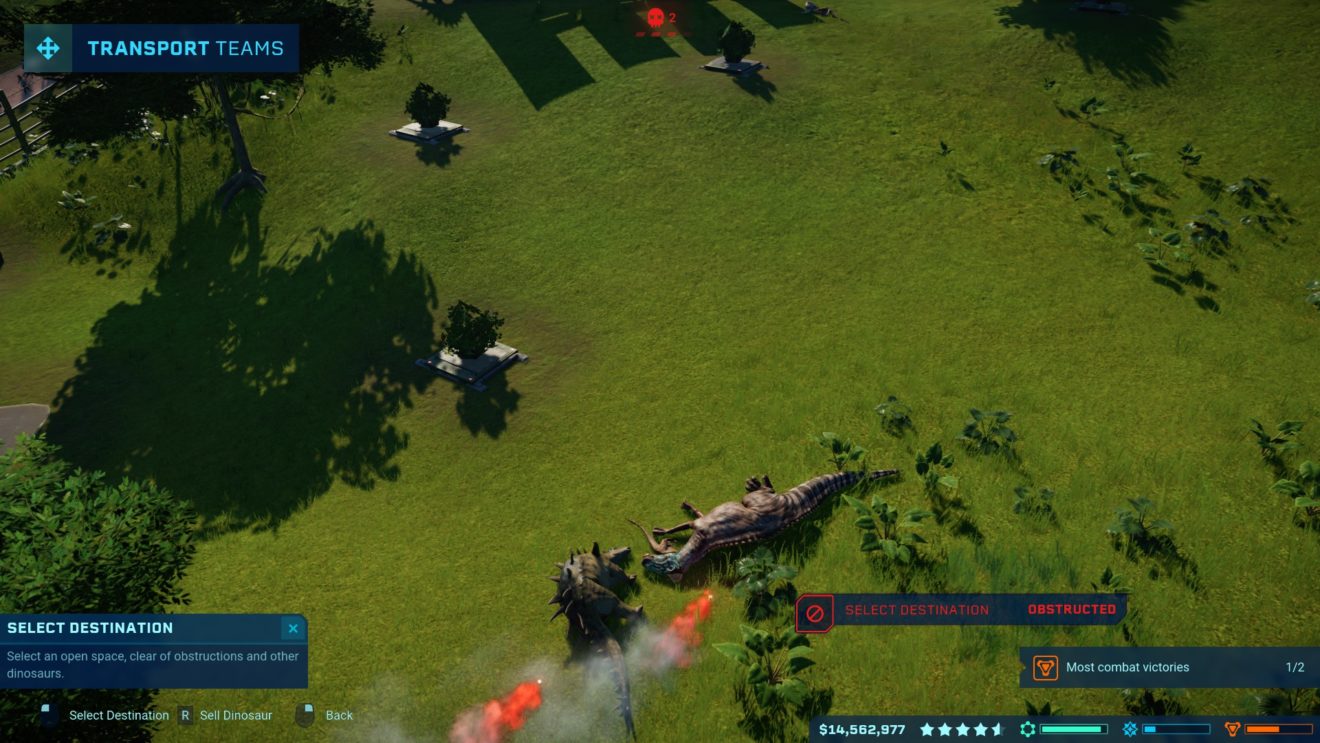1320x743 pixels.
Task: Click the Transport Teams move icon
Action: [48, 48]
